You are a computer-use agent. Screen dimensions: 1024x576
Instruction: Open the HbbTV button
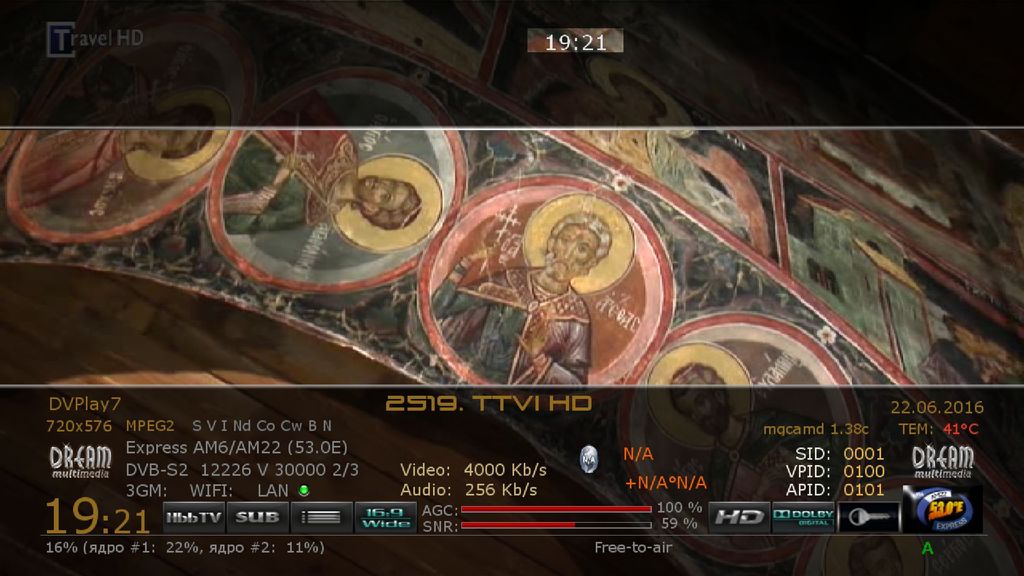[193, 517]
